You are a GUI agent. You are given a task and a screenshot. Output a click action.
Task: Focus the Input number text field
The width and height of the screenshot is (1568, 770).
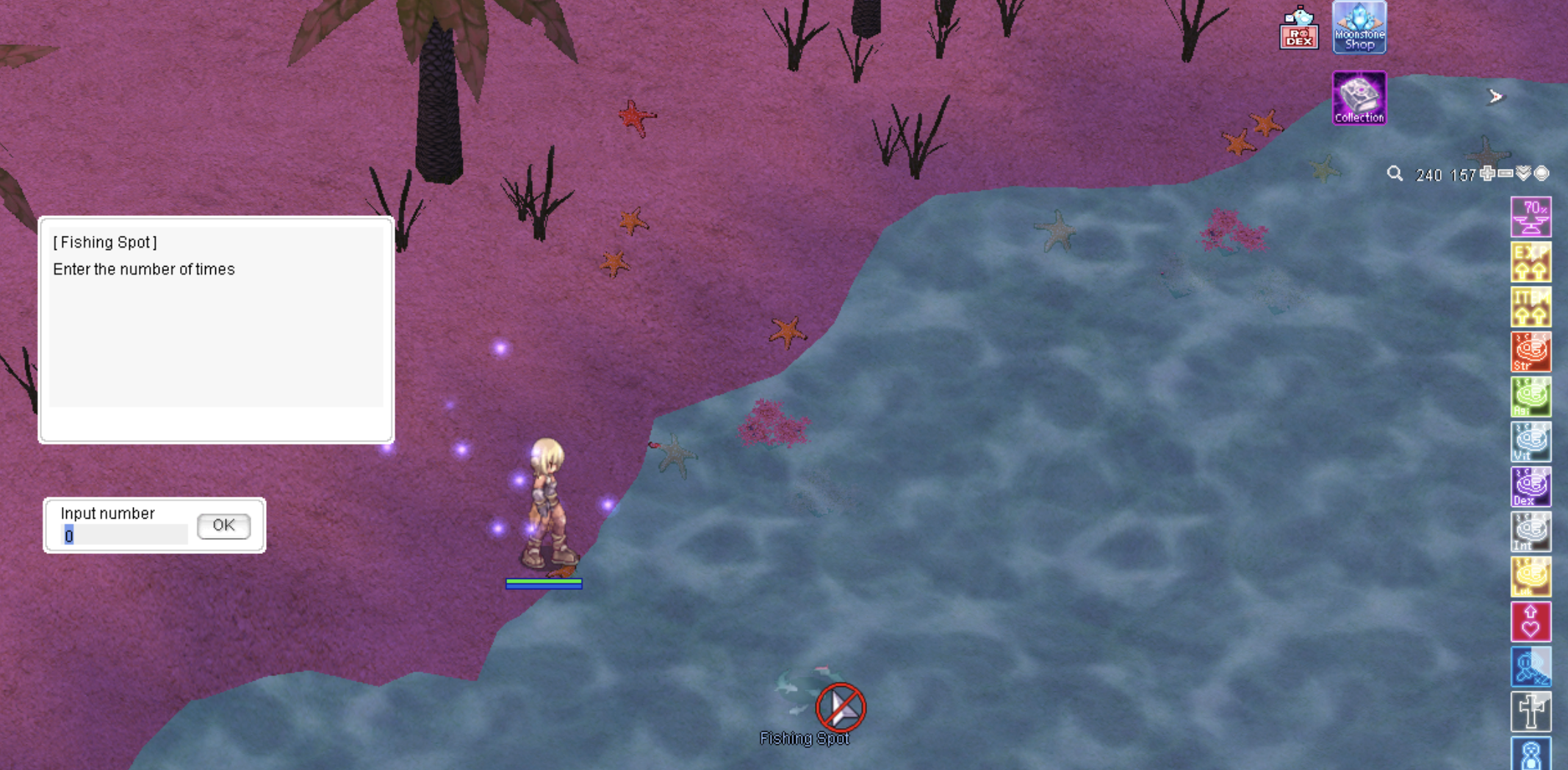pos(125,536)
